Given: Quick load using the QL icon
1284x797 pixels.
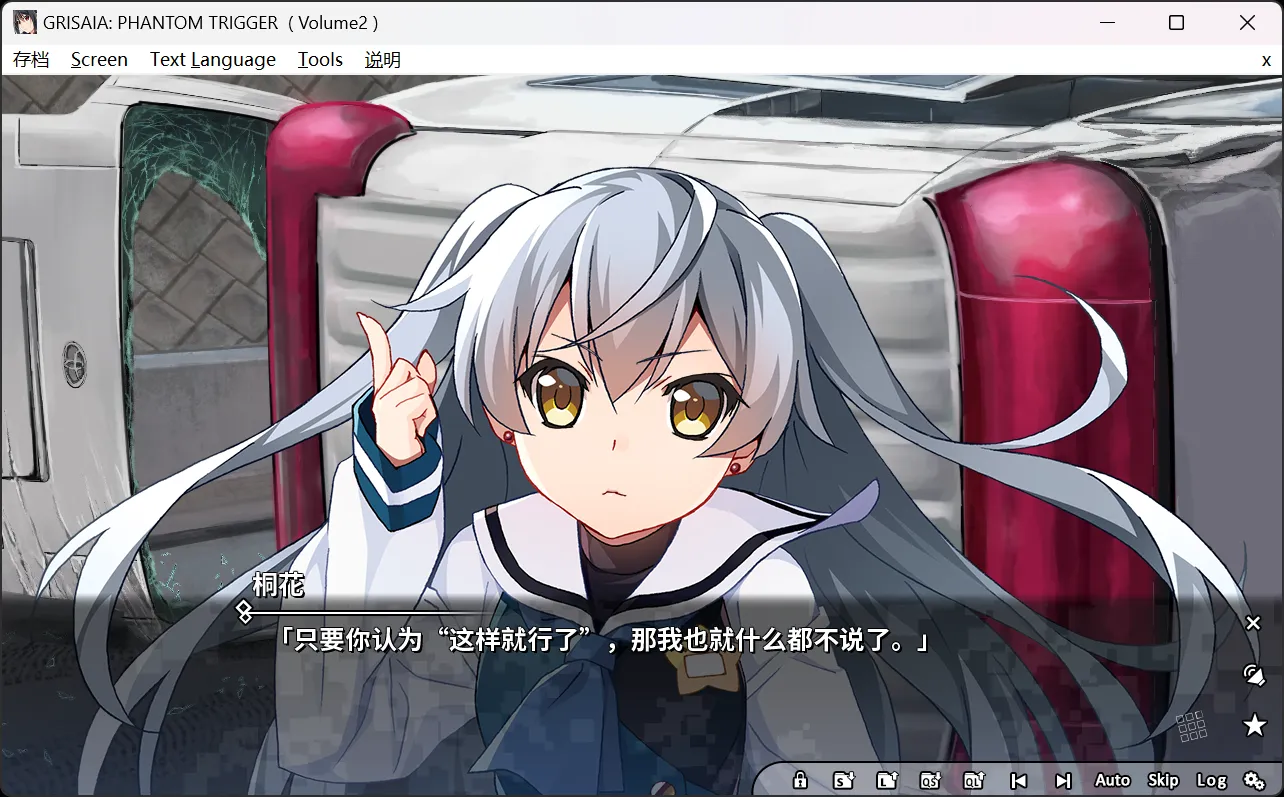Looking at the screenshot, I should tap(975, 780).
